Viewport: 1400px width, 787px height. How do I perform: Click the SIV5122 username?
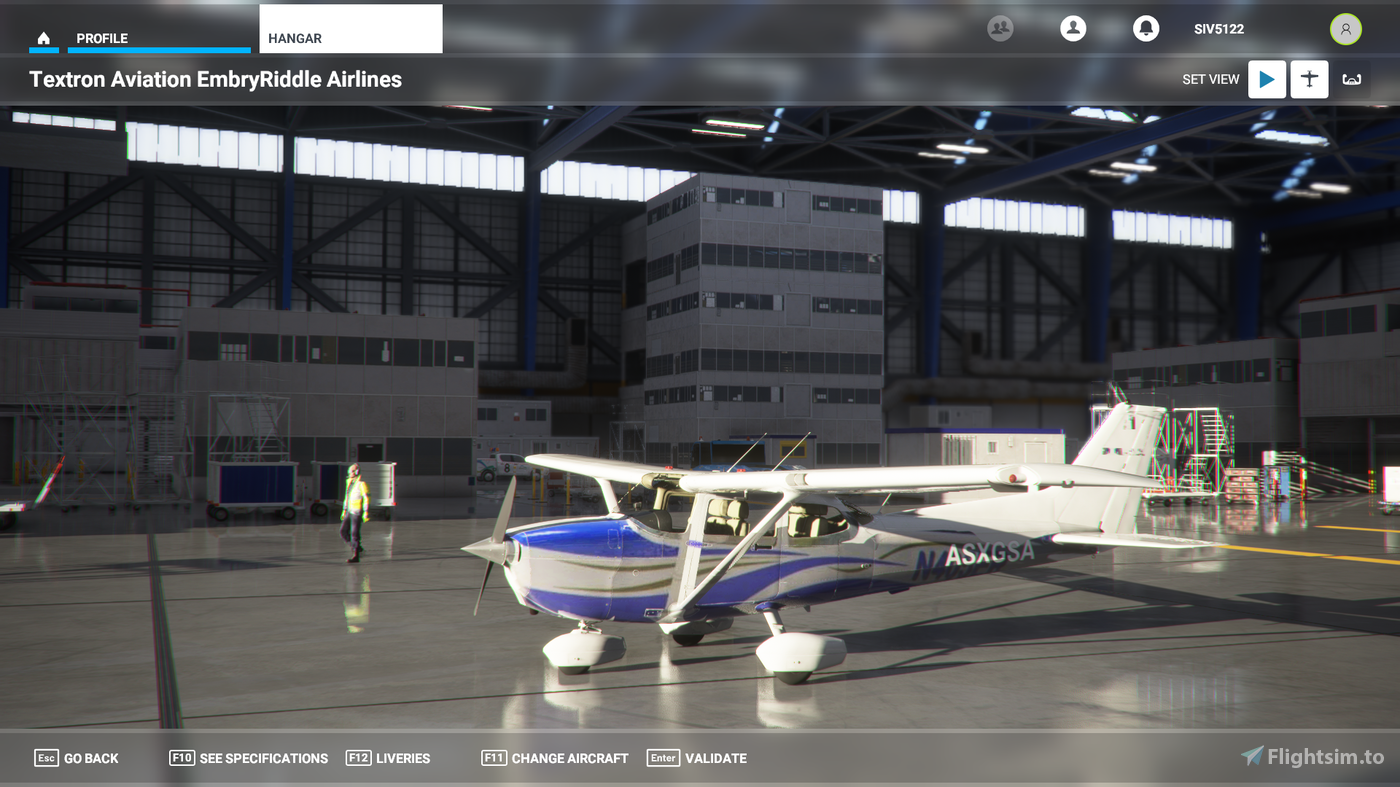coord(1218,29)
